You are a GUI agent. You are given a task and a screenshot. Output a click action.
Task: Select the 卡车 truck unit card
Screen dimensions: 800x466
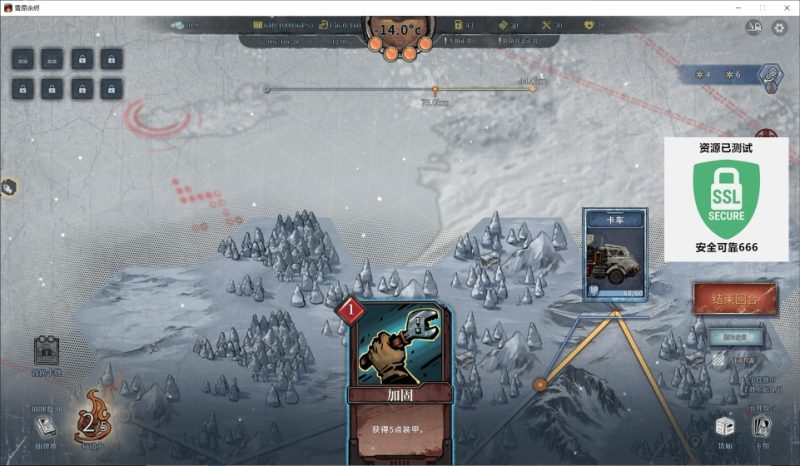point(615,254)
